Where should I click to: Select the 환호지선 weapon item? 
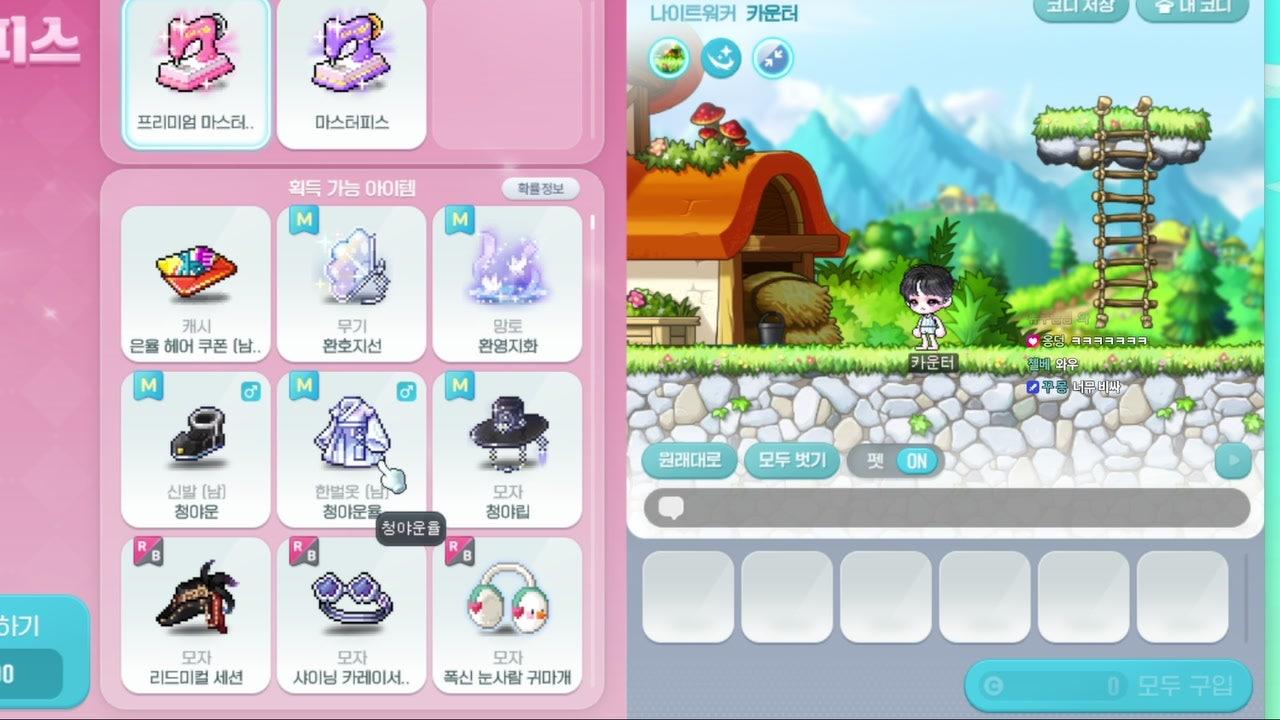(351, 283)
